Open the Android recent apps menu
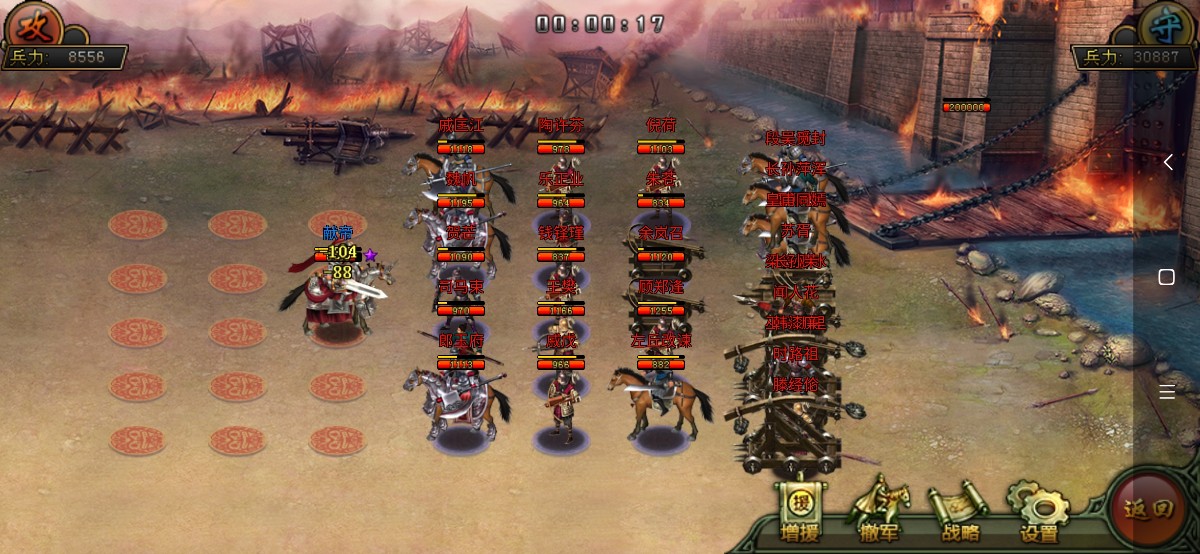The height and width of the screenshot is (554, 1200). [x=1167, y=392]
